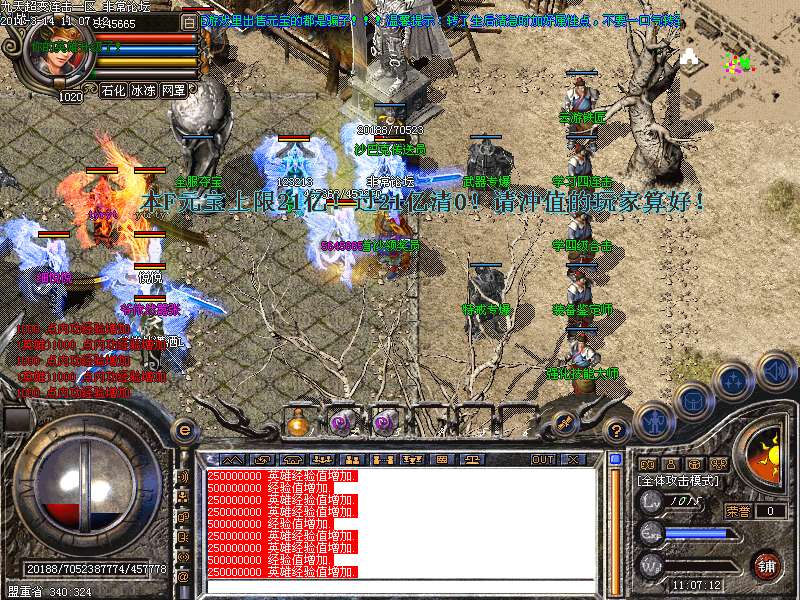Click the 冰冻 freeze button
Image resolution: width=800 pixels, height=600 pixels.
pos(144,89)
